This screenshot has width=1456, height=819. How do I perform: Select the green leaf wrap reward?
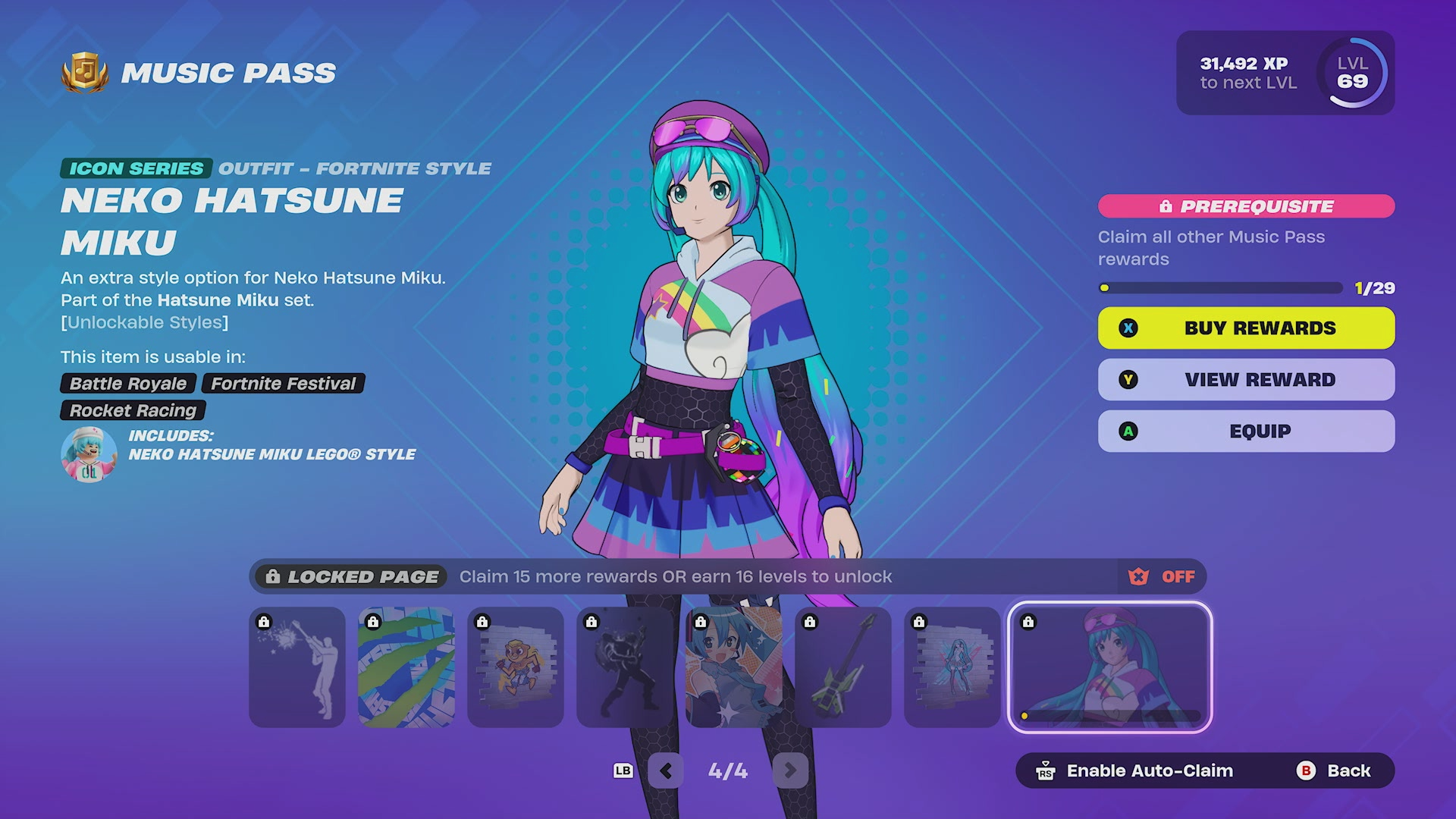tap(406, 667)
